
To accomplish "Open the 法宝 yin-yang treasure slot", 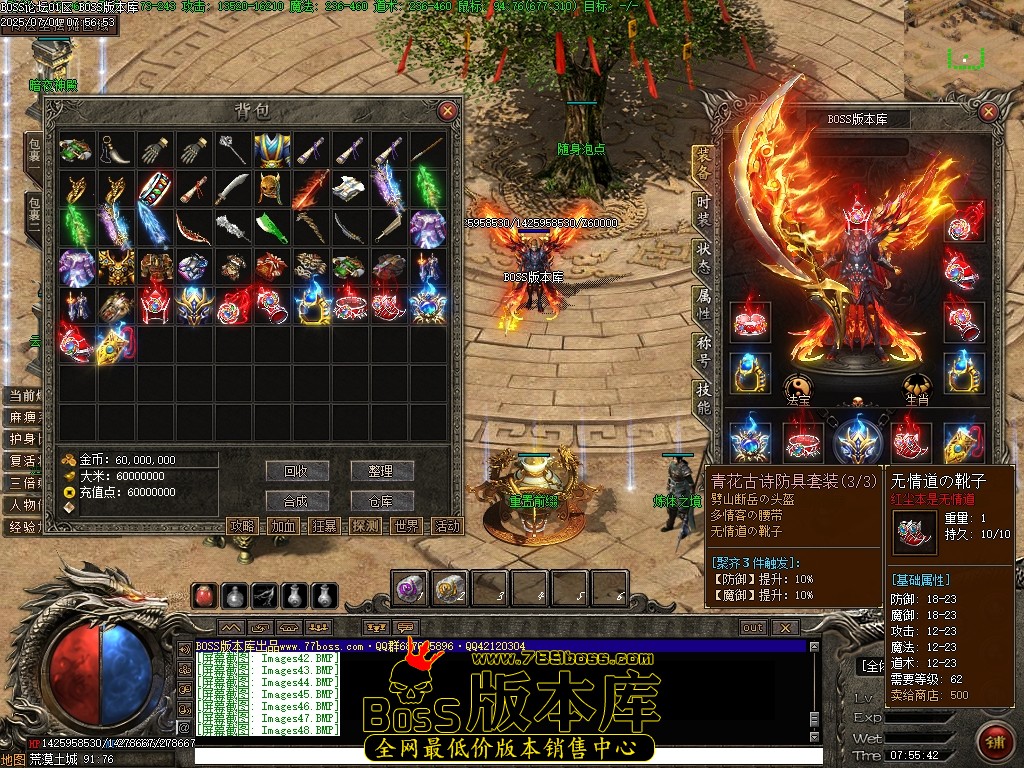I will 797,390.
